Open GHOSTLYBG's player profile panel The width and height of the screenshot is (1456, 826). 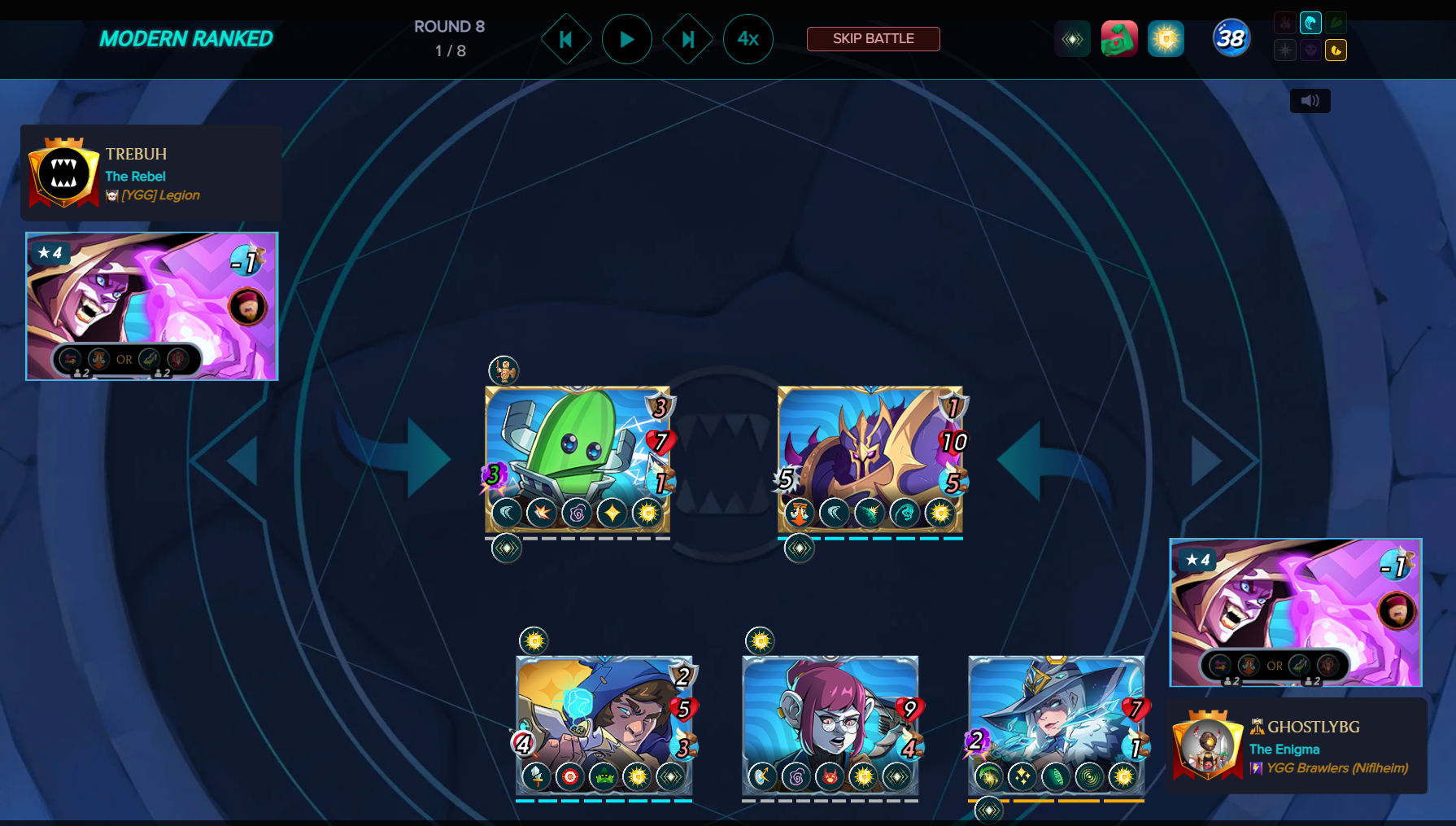coord(1297,746)
